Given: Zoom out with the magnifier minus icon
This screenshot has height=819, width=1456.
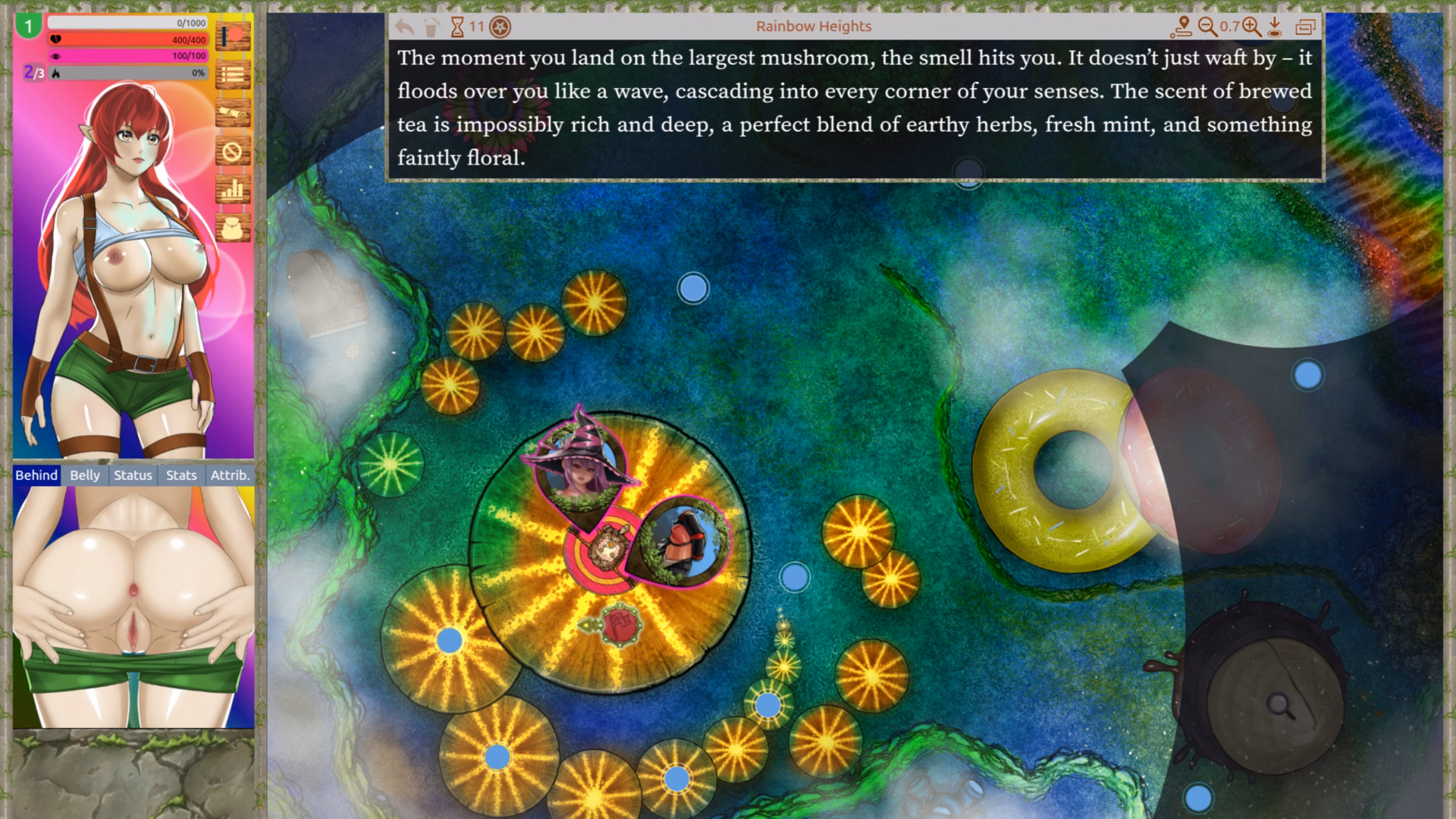Looking at the screenshot, I should [1207, 25].
